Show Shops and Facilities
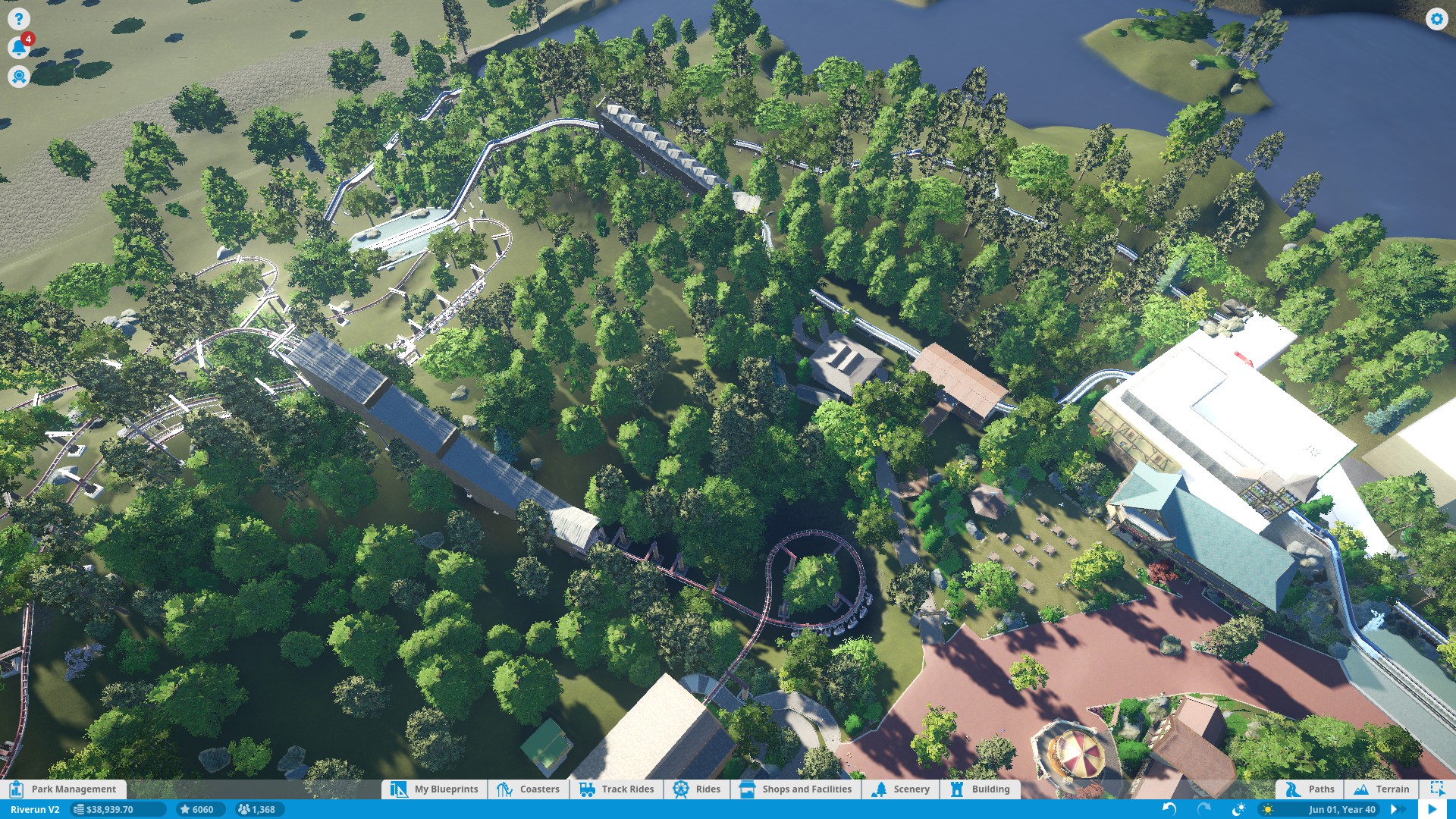 click(796, 789)
